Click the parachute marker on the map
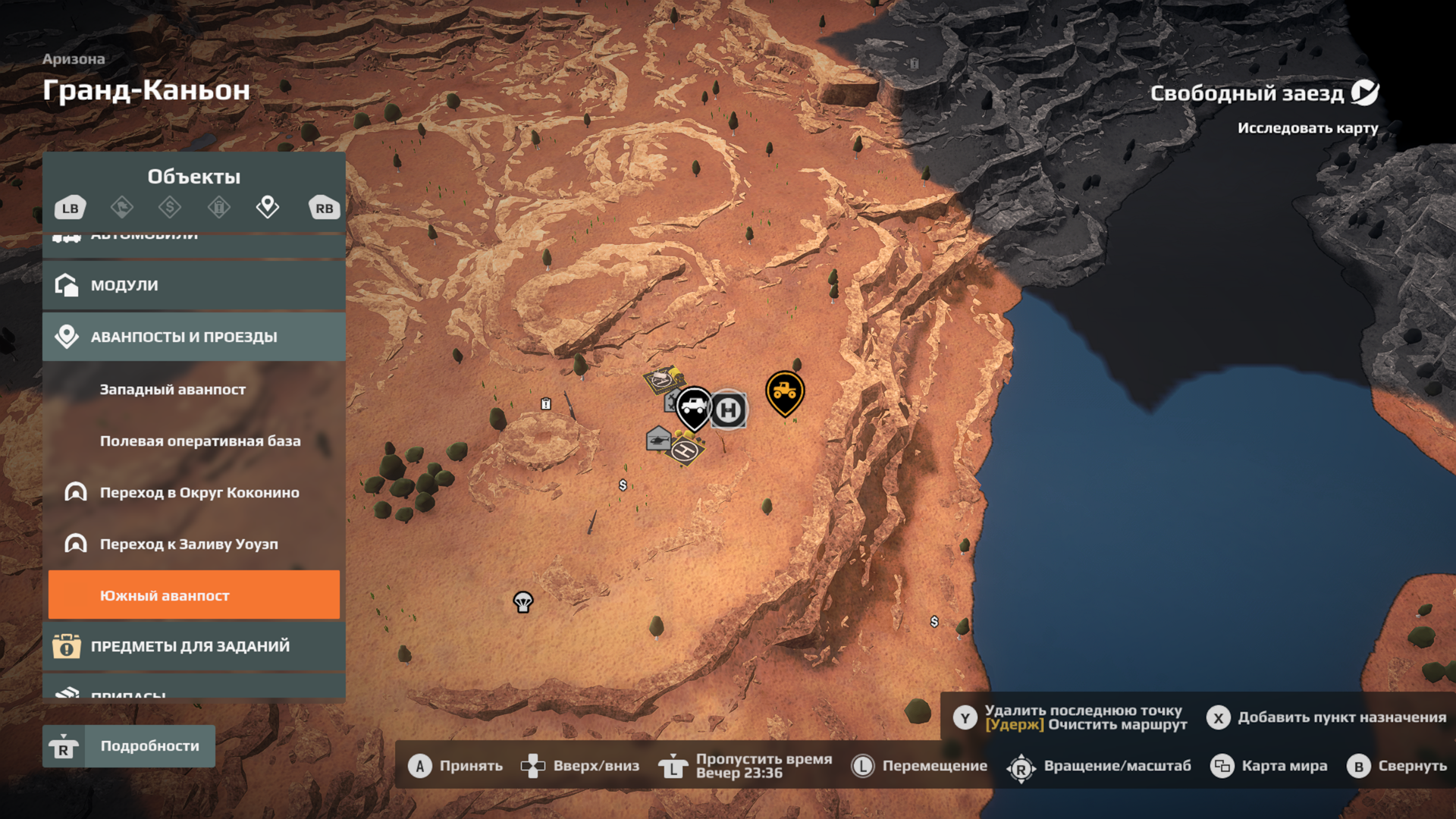 (x=523, y=602)
